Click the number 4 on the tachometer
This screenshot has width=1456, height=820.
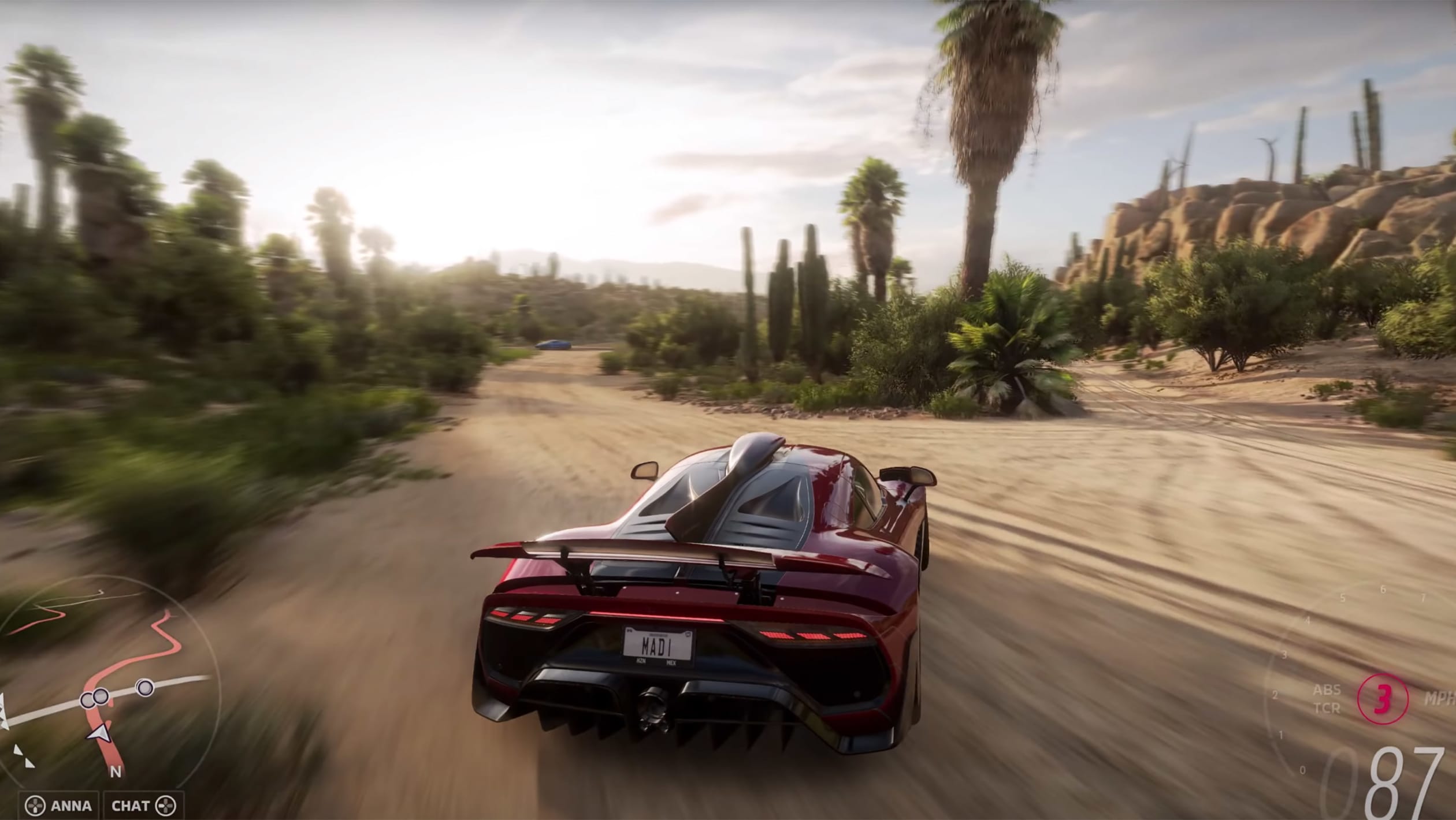tap(1308, 621)
